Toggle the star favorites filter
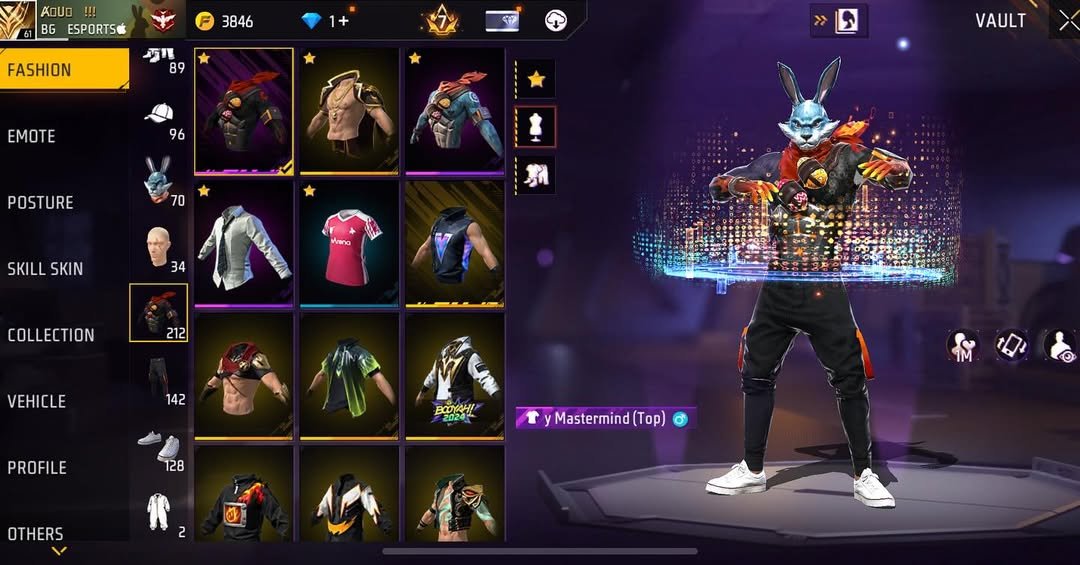 [536, 79]
